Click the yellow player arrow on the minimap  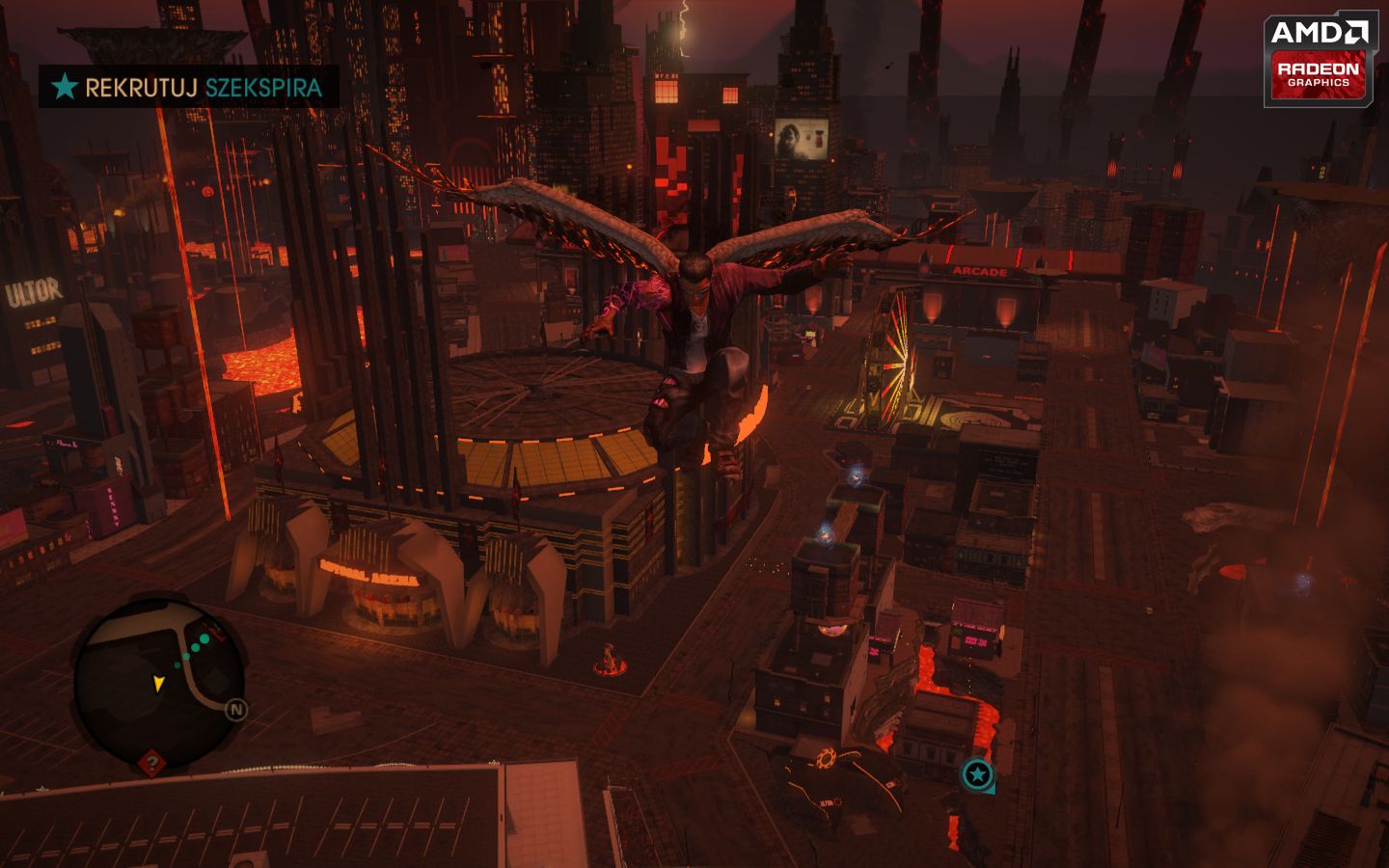(x=158, y=684)
